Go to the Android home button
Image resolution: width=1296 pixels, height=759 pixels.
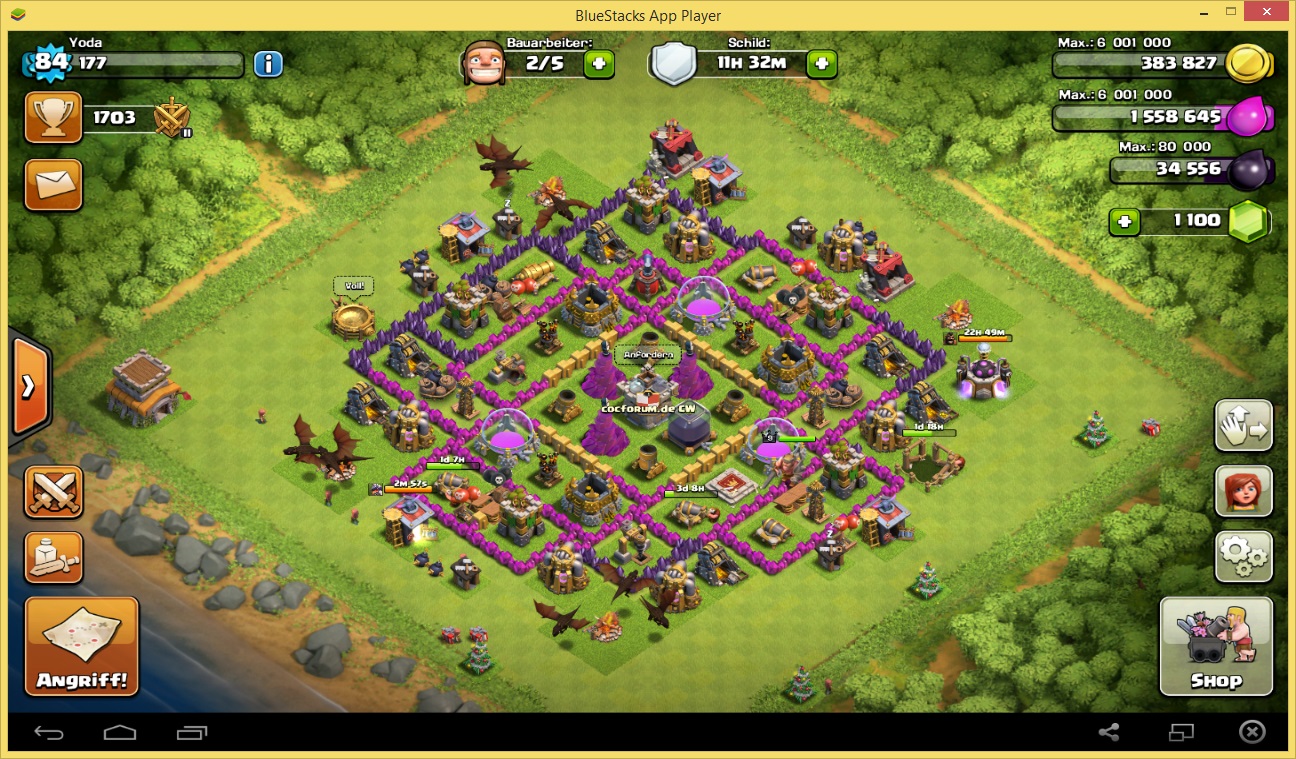click(120, 733)
